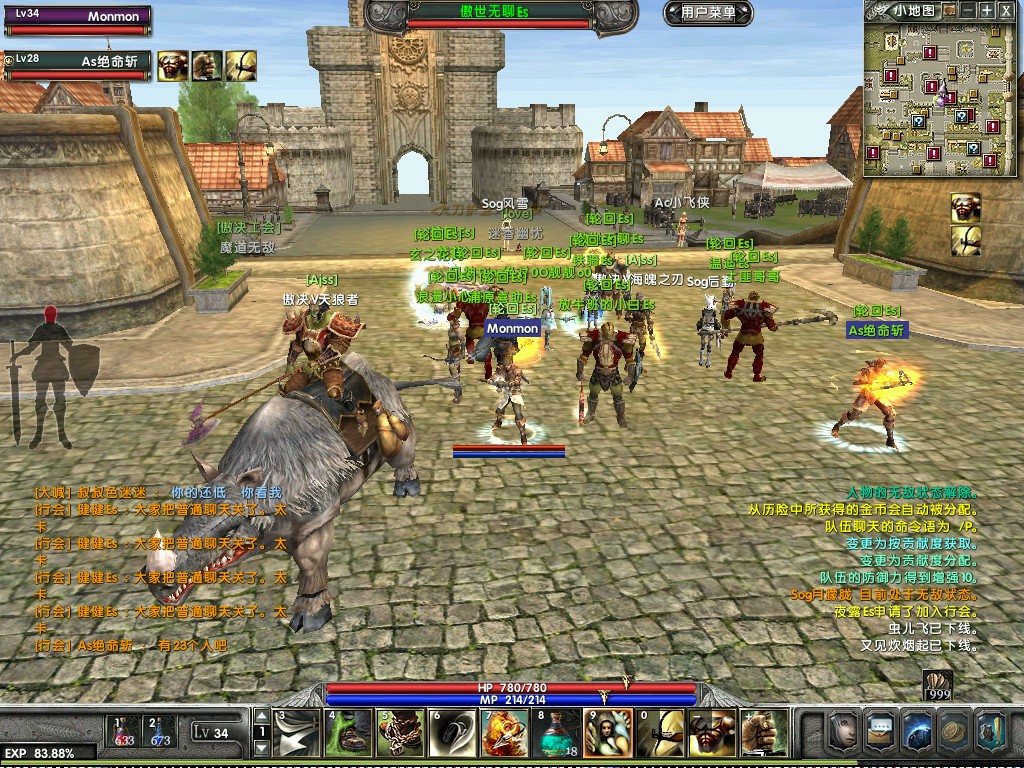Activate the green boot skill in slot 4
This screenshot has width=1024, height=768.
[350, 734]
